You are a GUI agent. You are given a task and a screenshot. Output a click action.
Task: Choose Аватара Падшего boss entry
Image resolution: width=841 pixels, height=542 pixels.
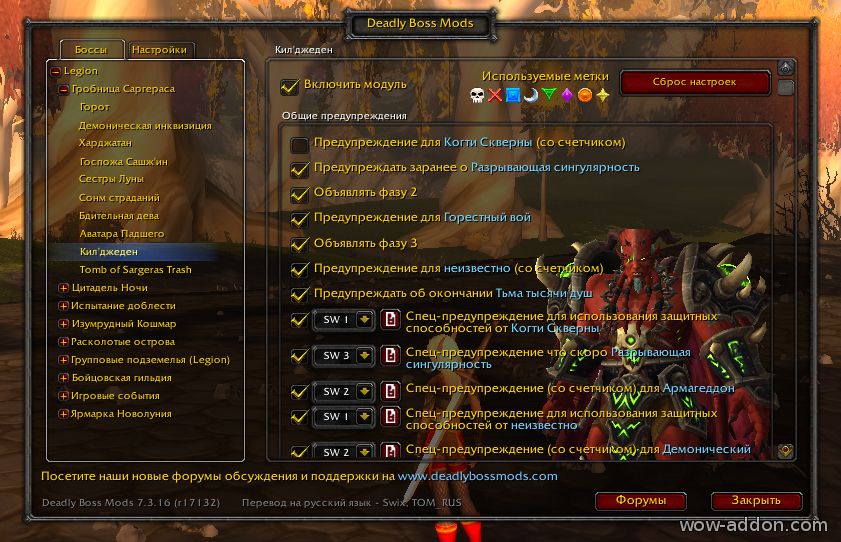(121, 233)
